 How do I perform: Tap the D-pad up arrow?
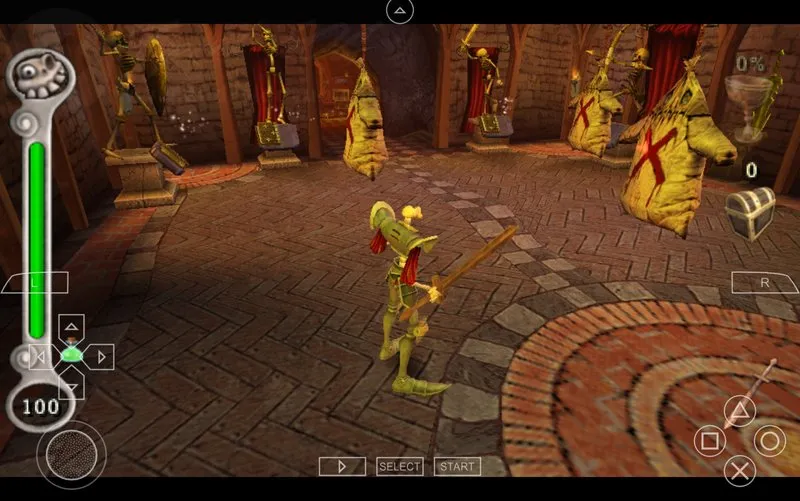click(71, 327)
